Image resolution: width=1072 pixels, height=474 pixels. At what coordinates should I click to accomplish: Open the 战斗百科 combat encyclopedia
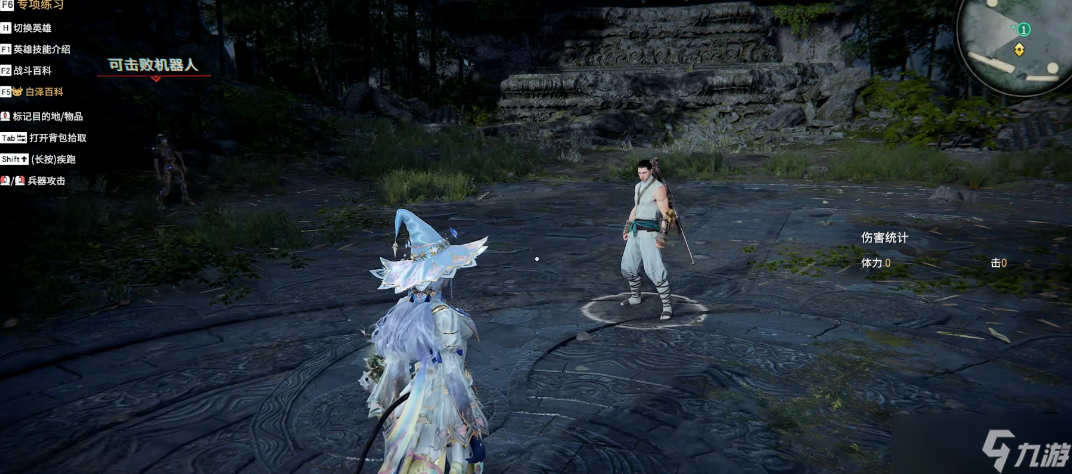point(32,71)
